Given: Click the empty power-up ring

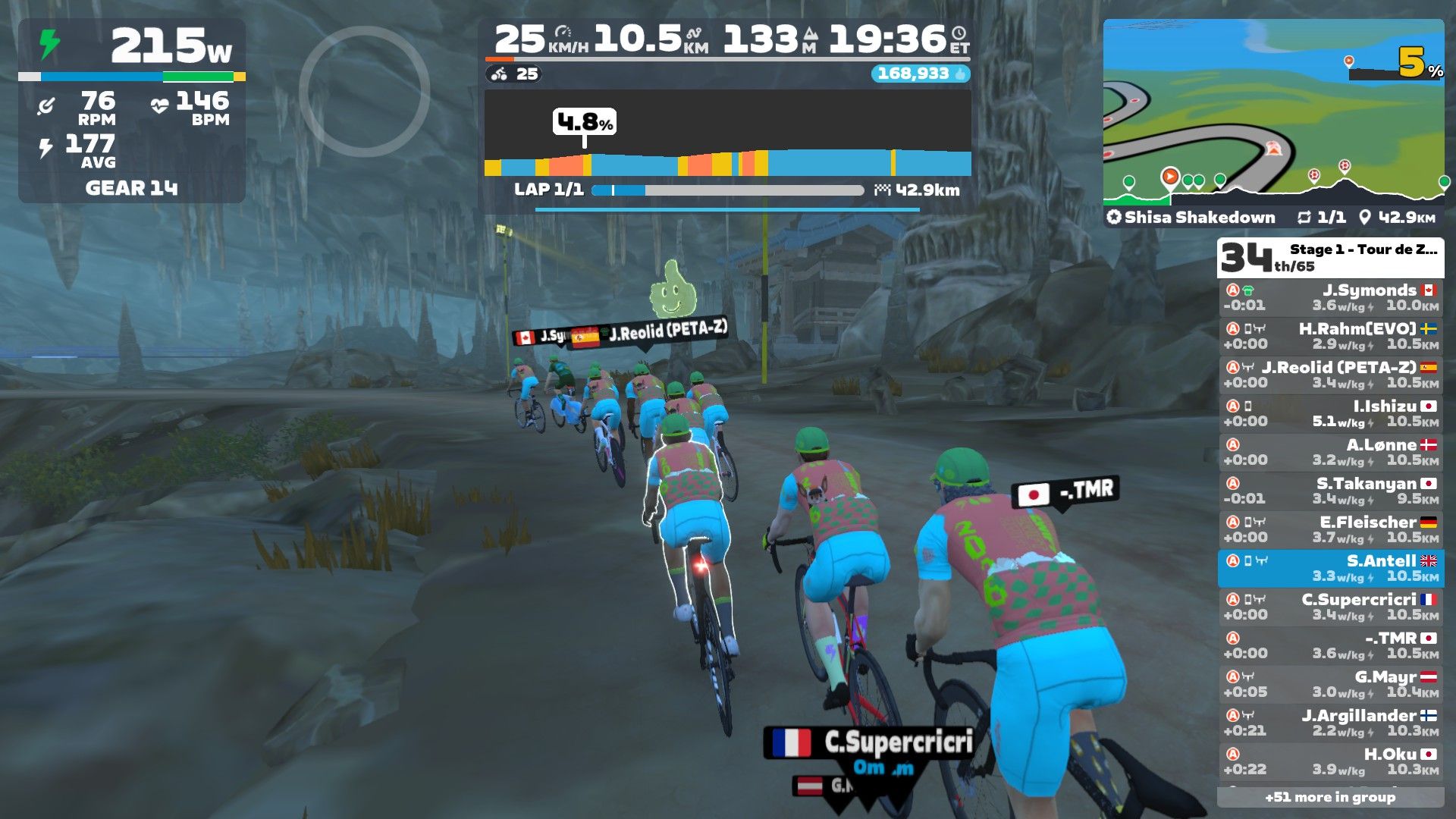Looking at the screenshot, I should tap(364, 91).
